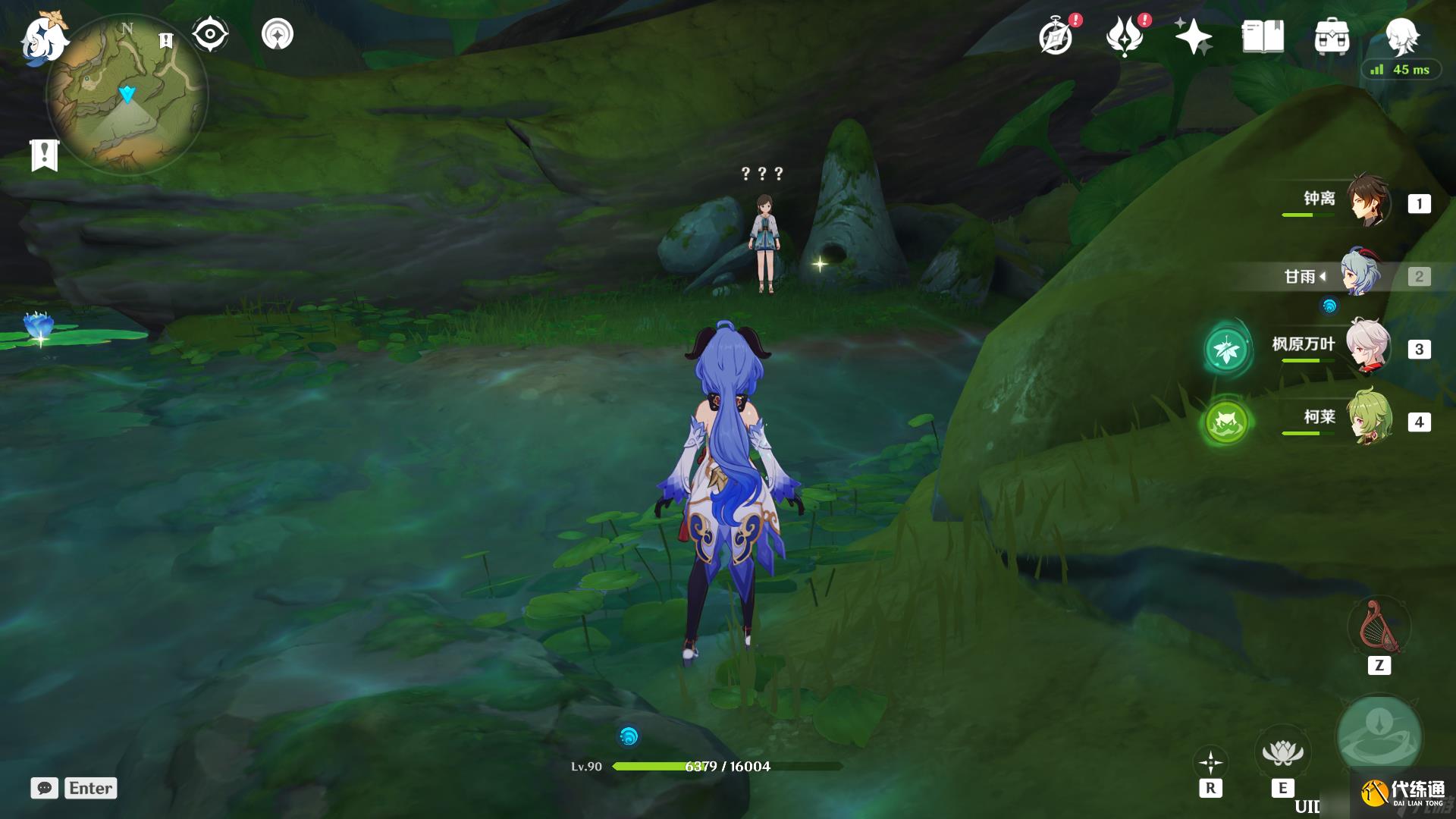The width and height of the screenshot is (1456, 819).
Task: Open the Wish star icon
Action: [1193, 36]
